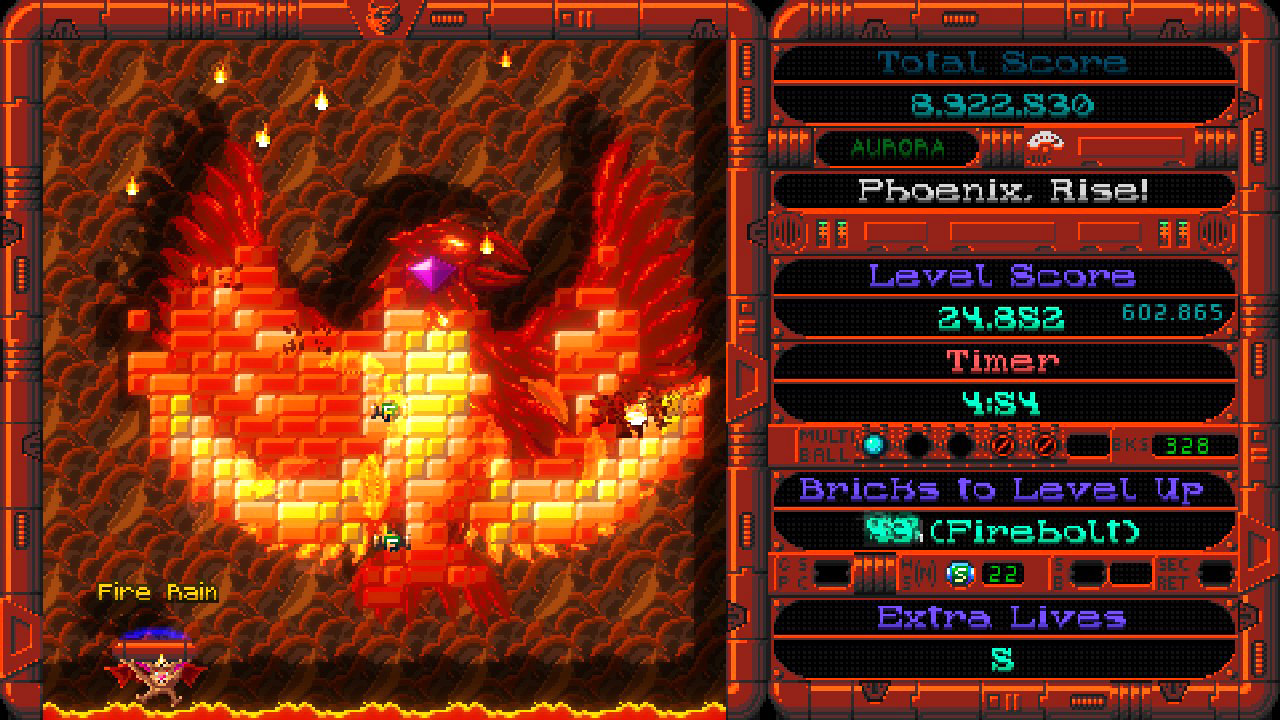Image resolution: width=1280 pixels, height=720 pixels.
Task: Click the Fire Rain label
Action: 156,591
